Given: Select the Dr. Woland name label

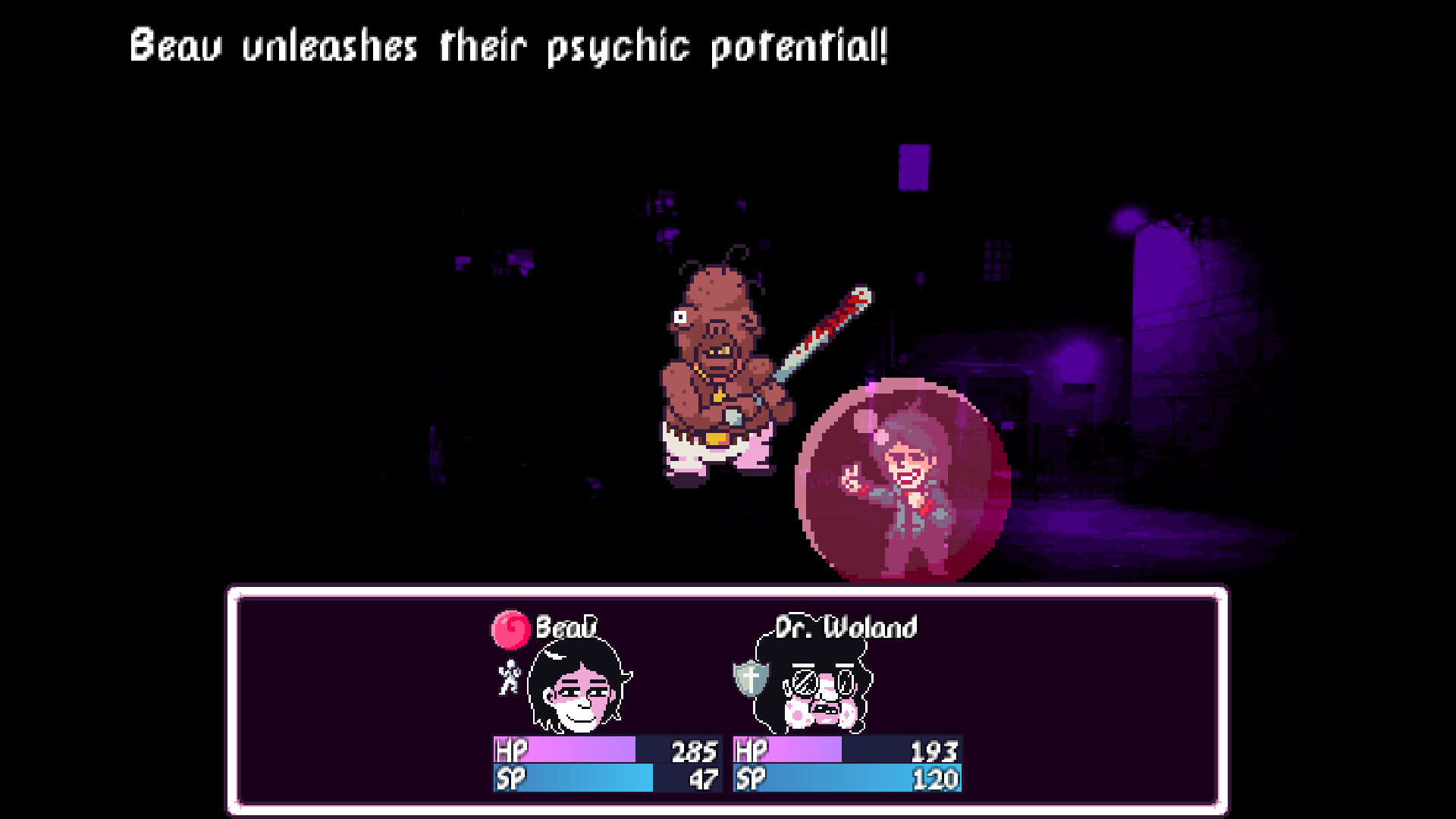Looking at the screenshot, I should click(x=846, y=628).
